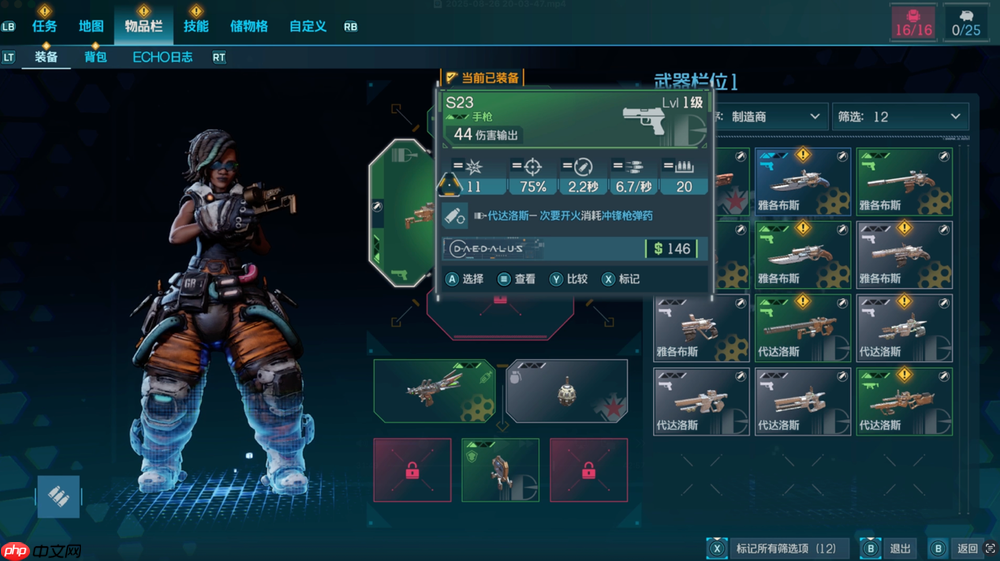Choose the equipped shield slot
The width and height of the screenshot is (1000, 561).
(500, 470)
